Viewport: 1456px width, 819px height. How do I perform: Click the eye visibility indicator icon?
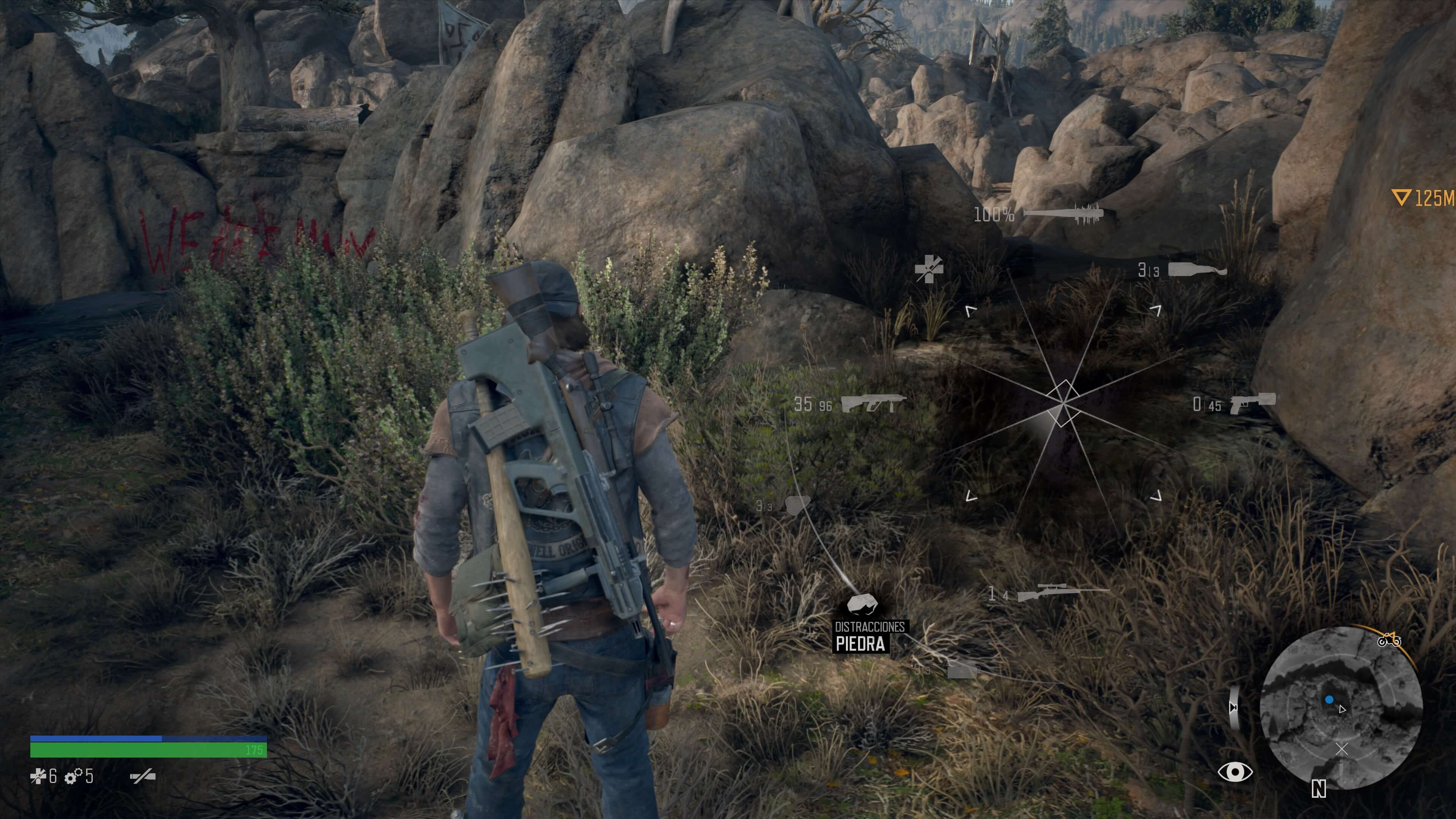(x=1235, y=772)
